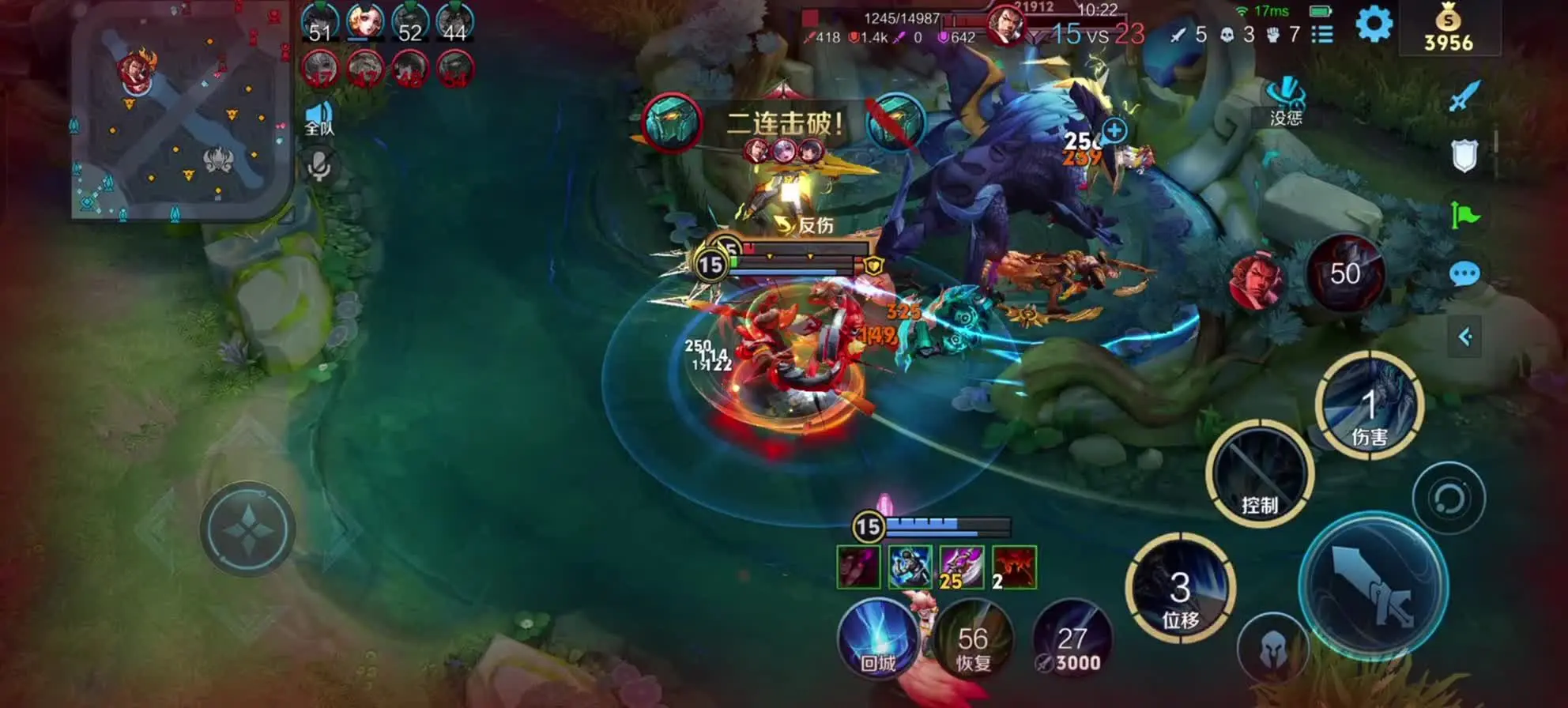Use the 回城 recall spell

point(878,638)
